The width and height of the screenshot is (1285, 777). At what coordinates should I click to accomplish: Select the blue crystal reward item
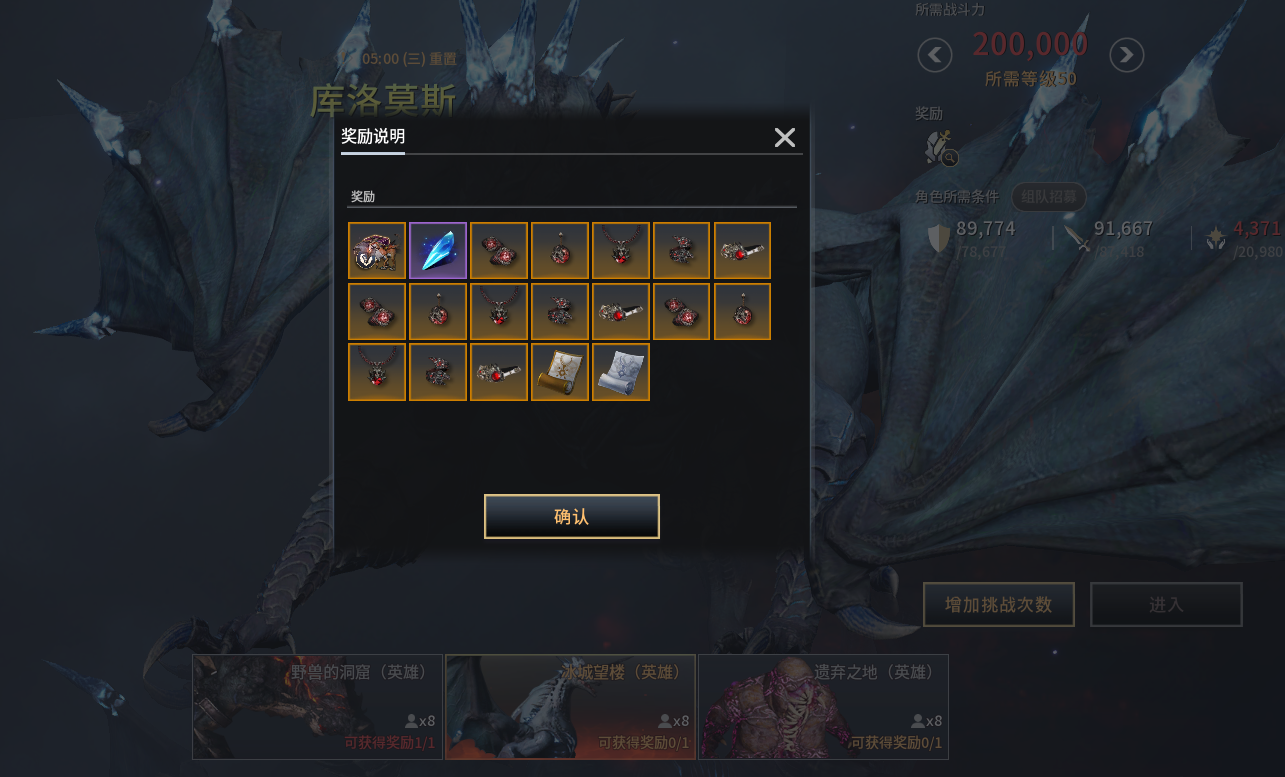(x=438, y=250)
